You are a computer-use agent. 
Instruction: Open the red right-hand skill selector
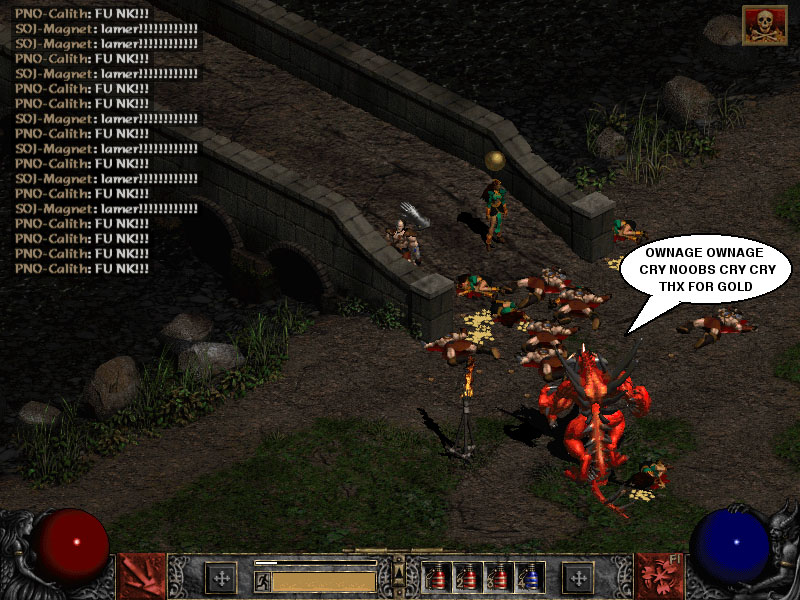point(658,576)
